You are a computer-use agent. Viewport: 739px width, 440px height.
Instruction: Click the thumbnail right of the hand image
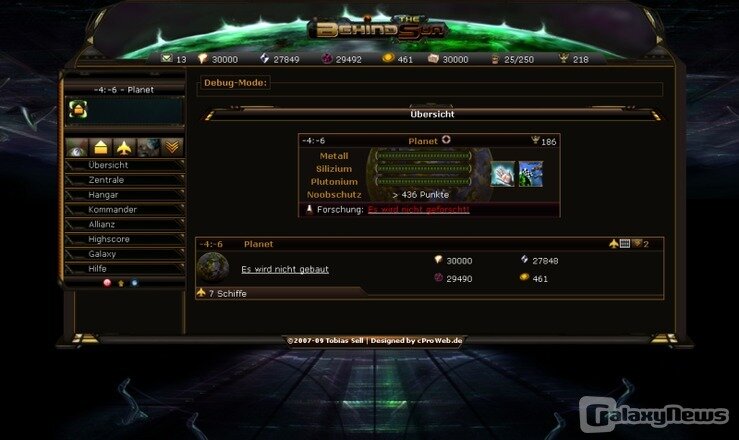[x=531, y=174]
